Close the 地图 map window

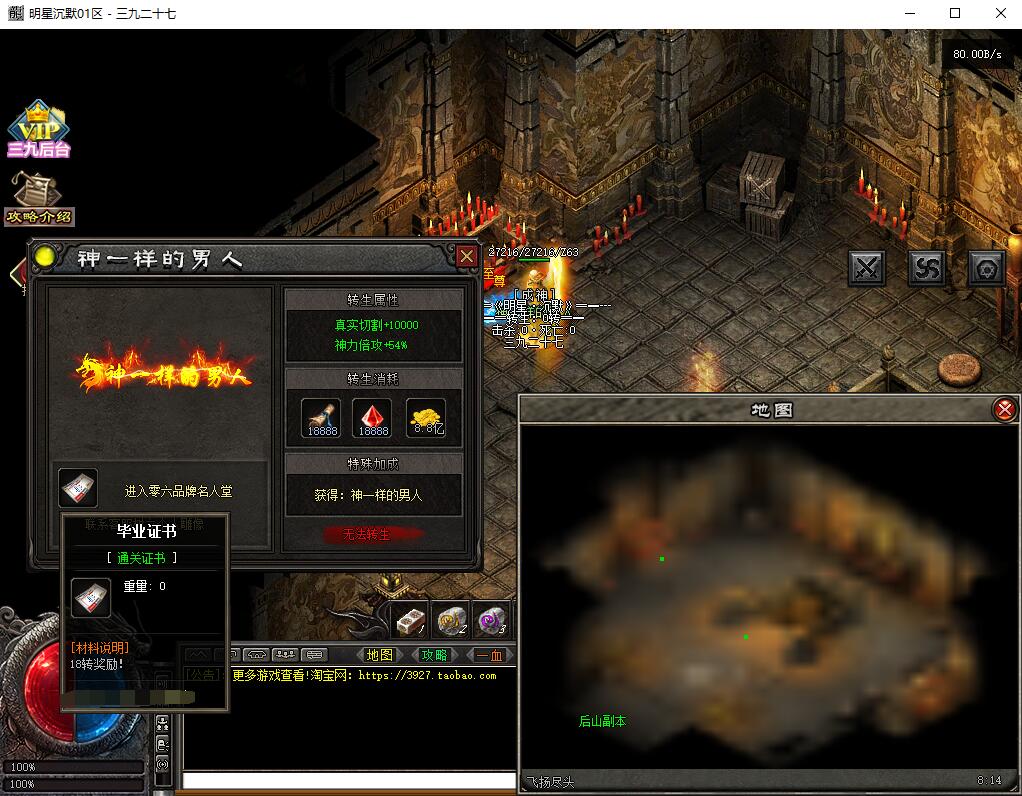coord(1004,409)
